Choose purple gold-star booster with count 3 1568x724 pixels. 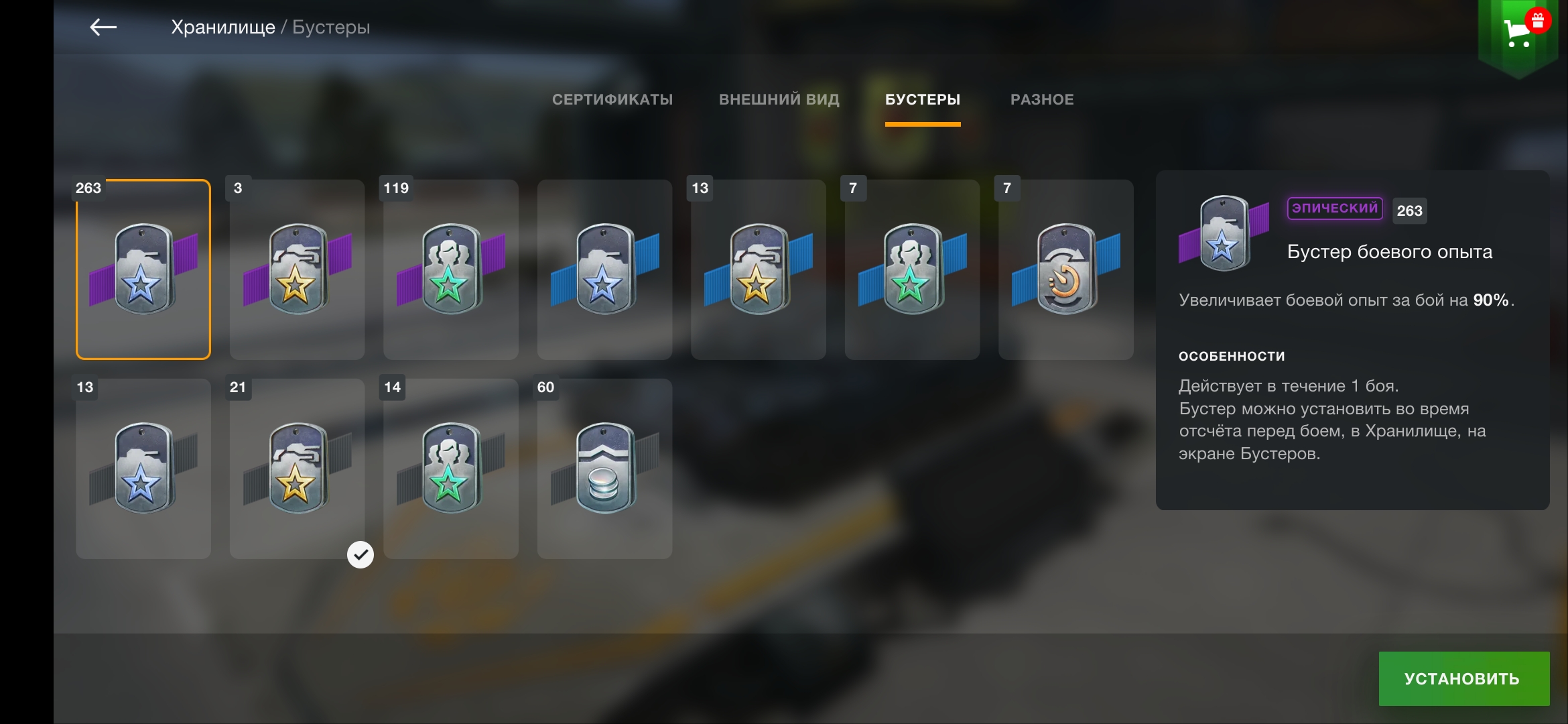297,269
